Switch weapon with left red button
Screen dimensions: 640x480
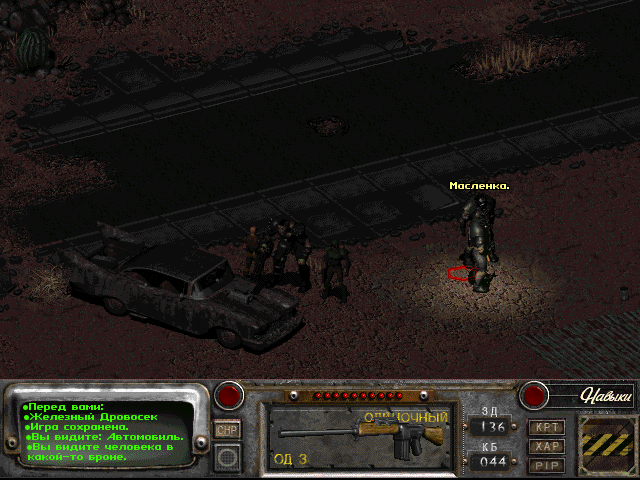click(231, 395)
